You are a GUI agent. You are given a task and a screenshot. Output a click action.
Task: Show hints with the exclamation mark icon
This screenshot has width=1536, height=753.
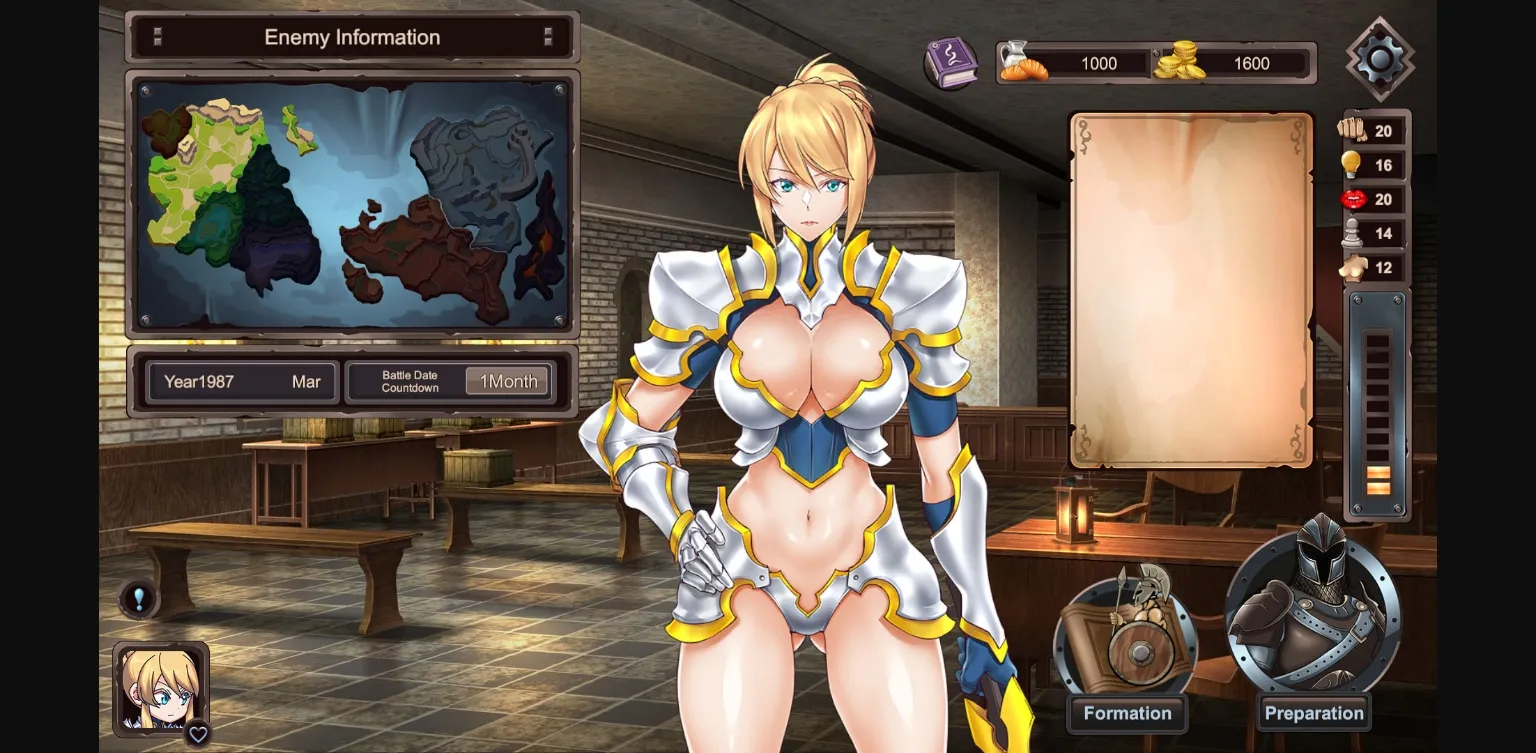click(139, 599)
